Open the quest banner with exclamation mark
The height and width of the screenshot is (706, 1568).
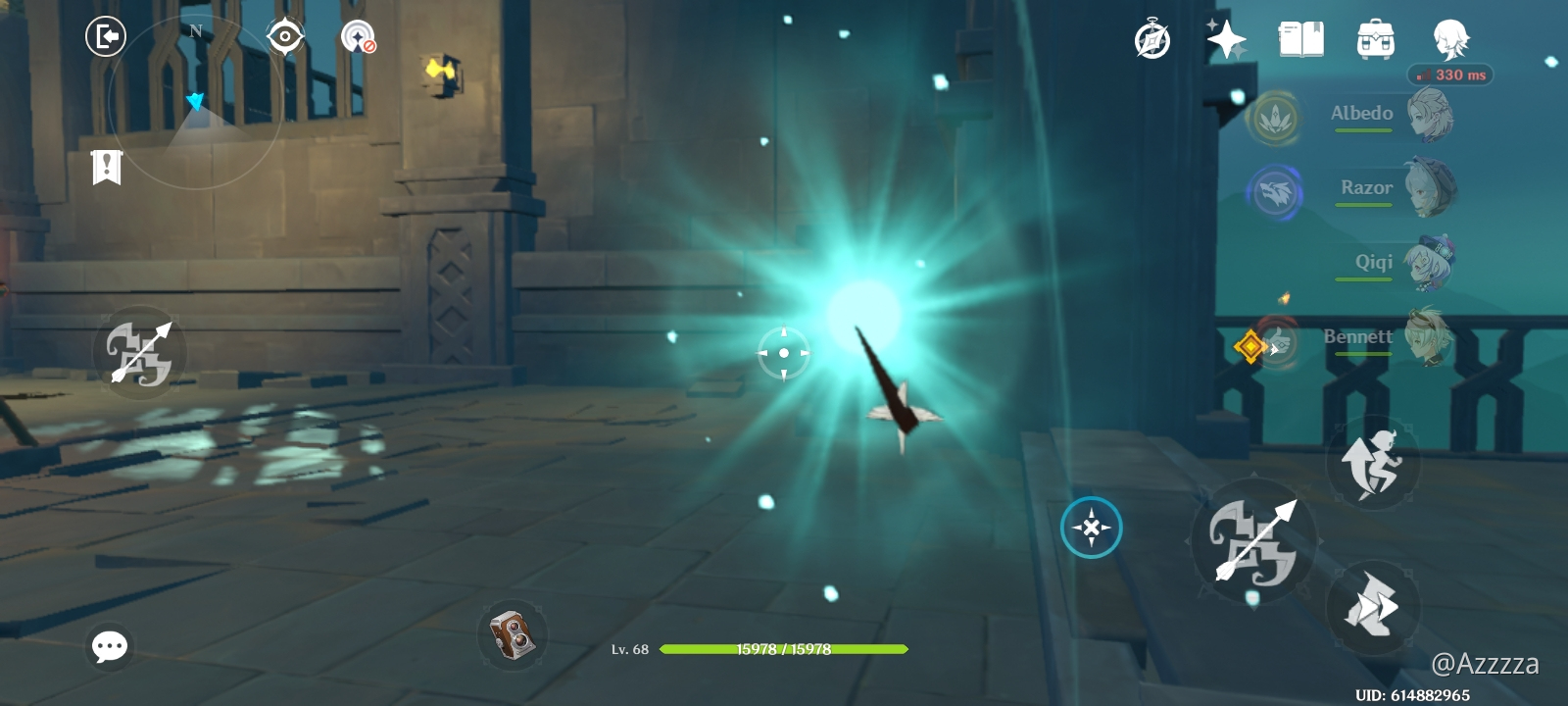[106, 169]
